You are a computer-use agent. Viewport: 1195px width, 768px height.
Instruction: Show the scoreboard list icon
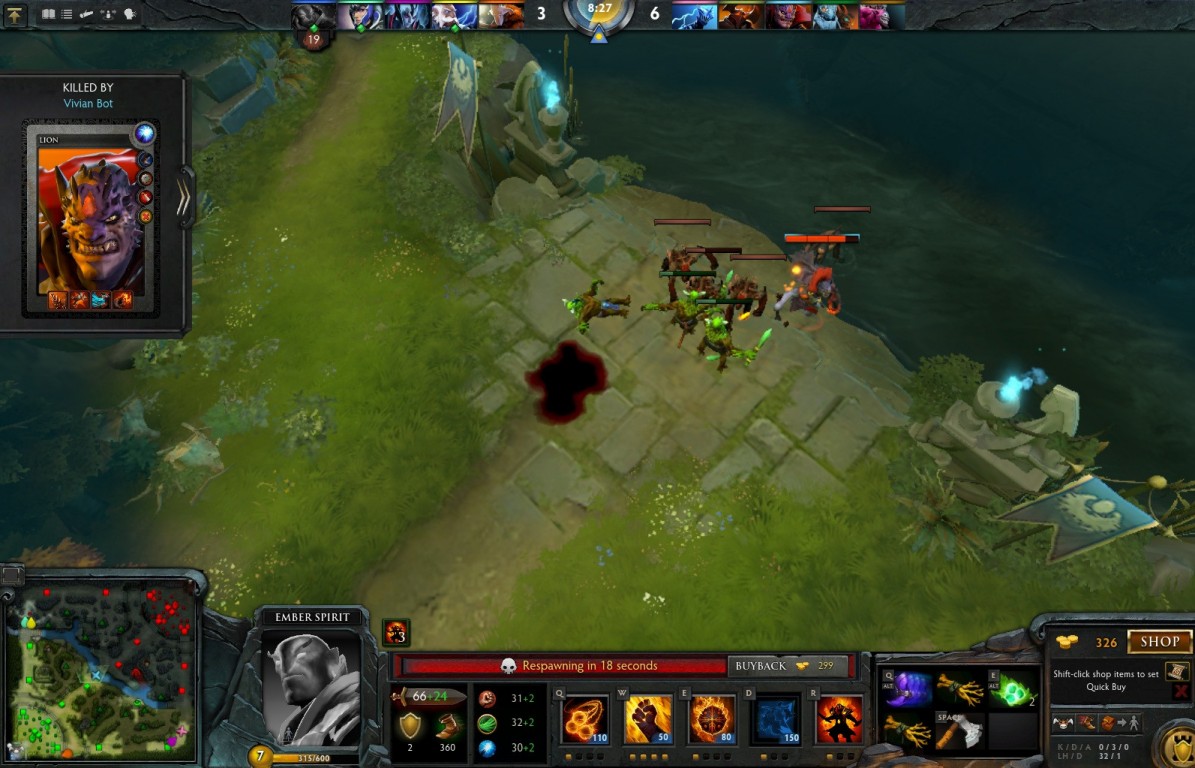pyautogui.click(x=67, y=15)
